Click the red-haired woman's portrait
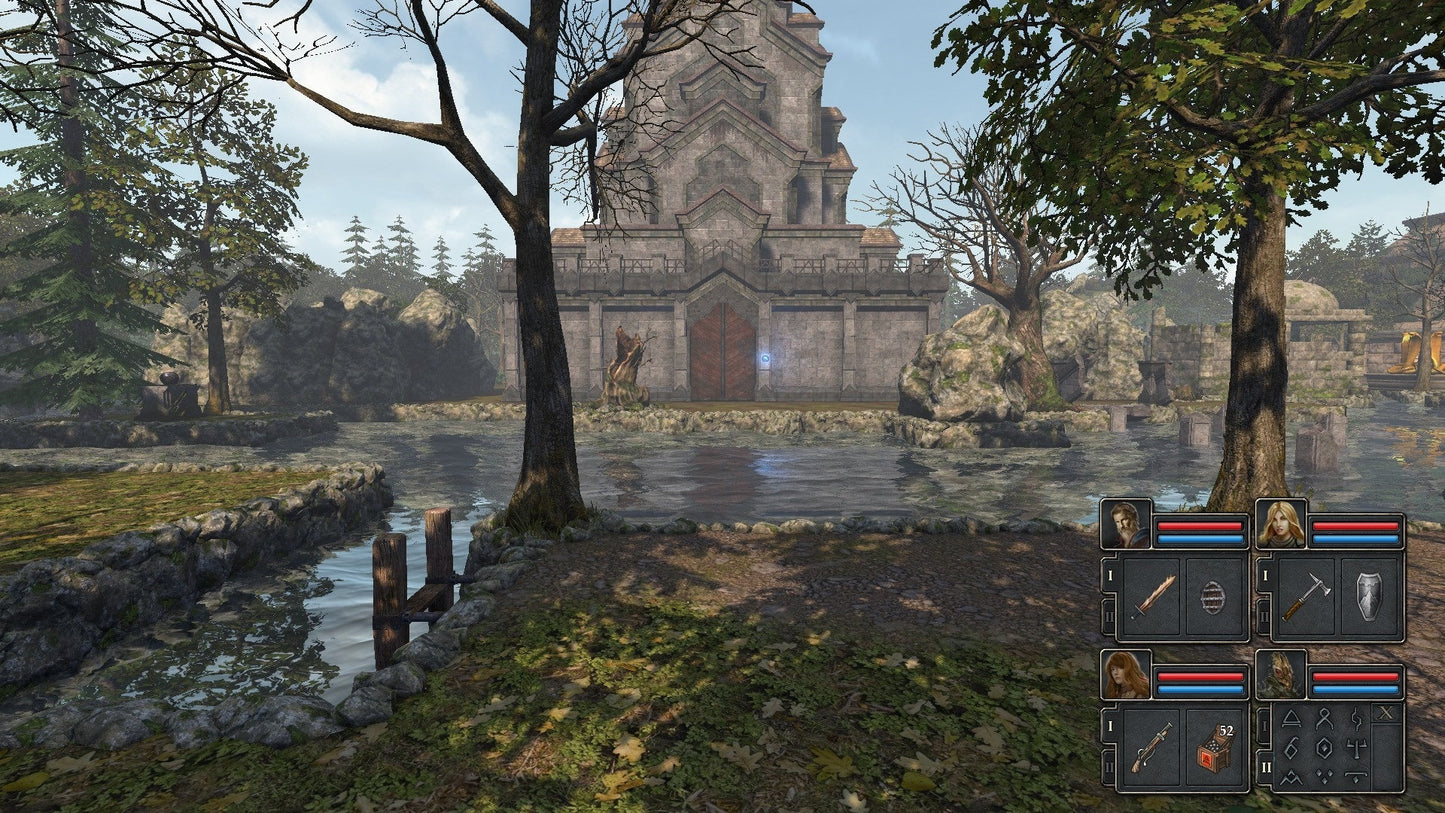 [x=1126, y=675]
